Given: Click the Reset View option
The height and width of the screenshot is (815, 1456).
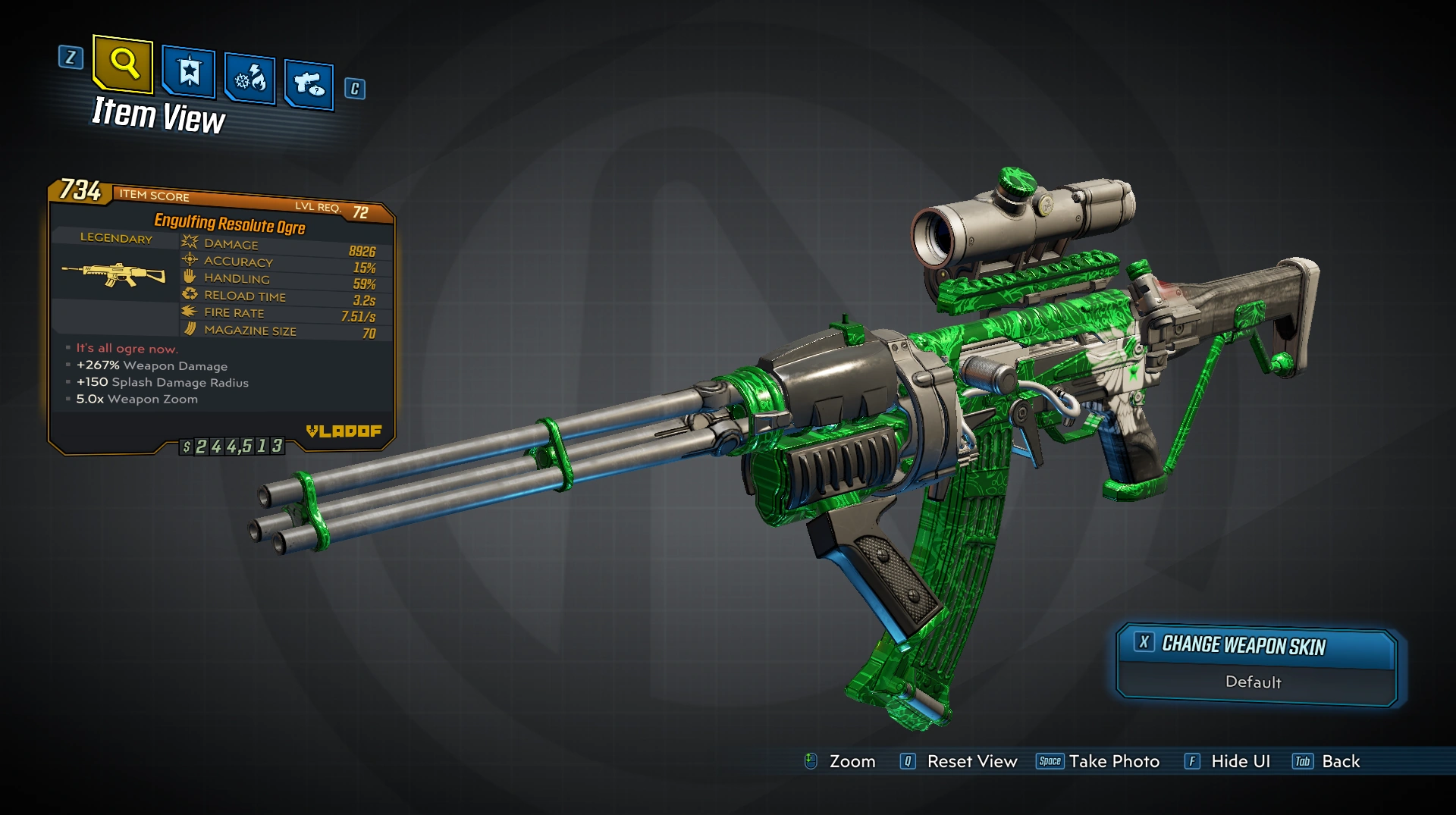Looking at the screenshot, I should 959,761.
